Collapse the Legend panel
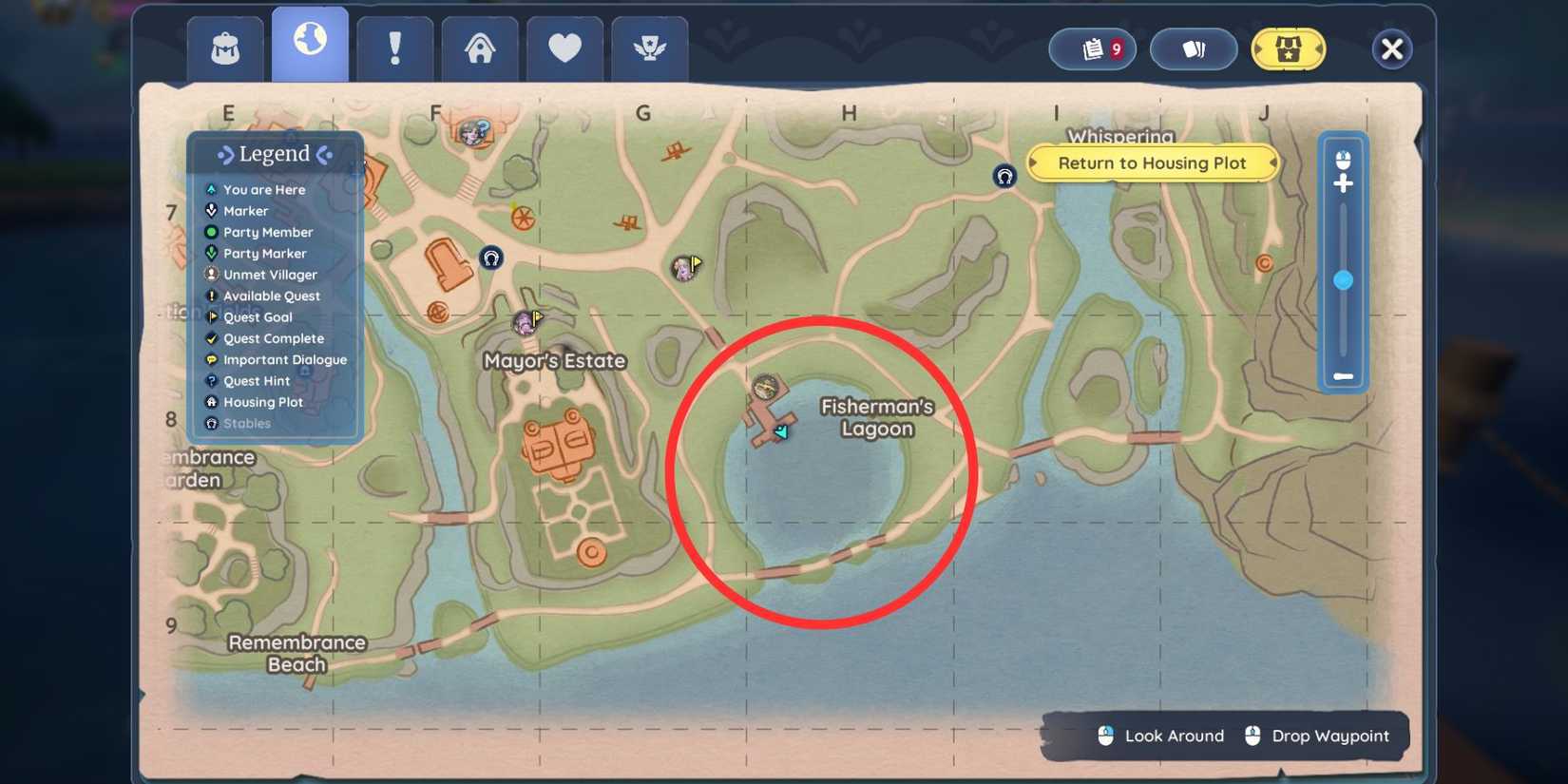The image size is (1568, 784). [275, 153]
